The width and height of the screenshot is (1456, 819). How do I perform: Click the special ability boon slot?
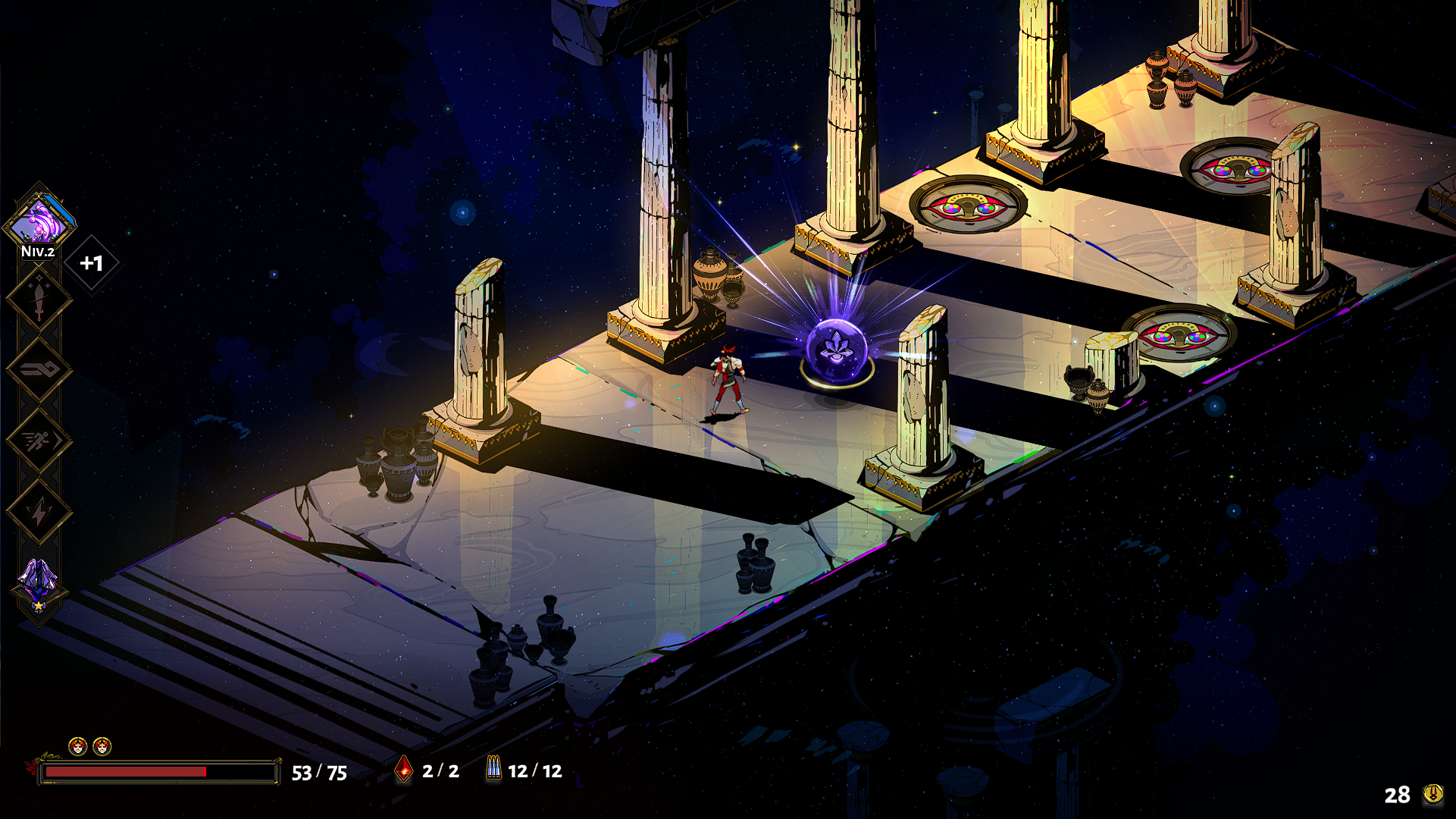(39, 370)
